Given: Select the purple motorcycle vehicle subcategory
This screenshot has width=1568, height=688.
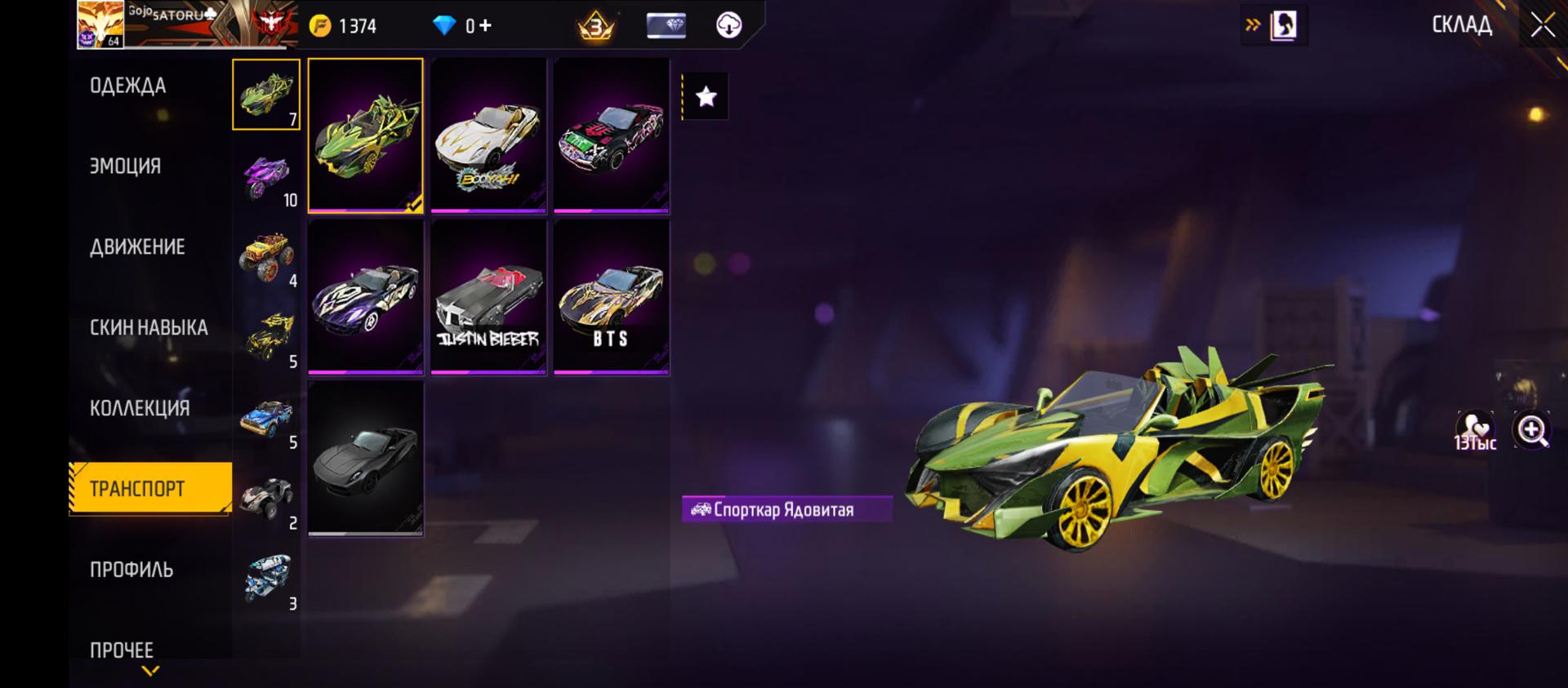Looking at the screenshot, I should tap(267, 176).
